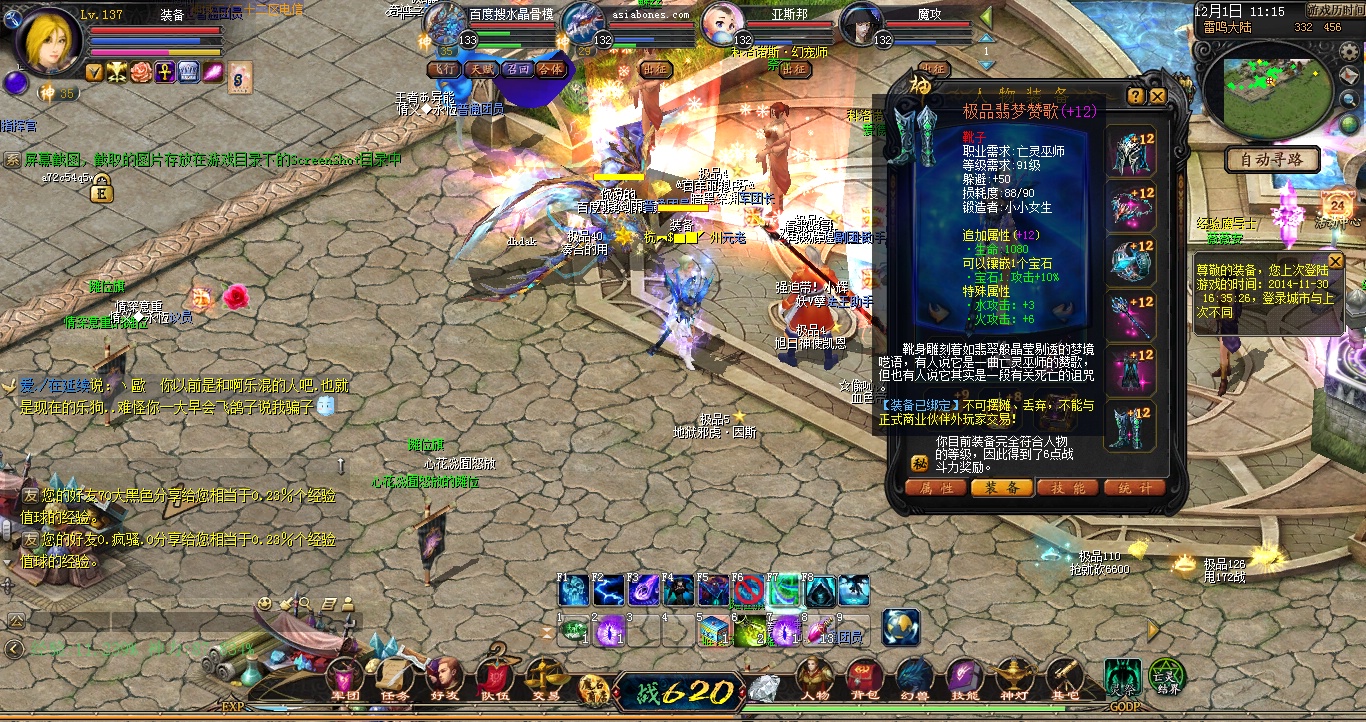Close the character equipment panel

(x=1158, y=96)
